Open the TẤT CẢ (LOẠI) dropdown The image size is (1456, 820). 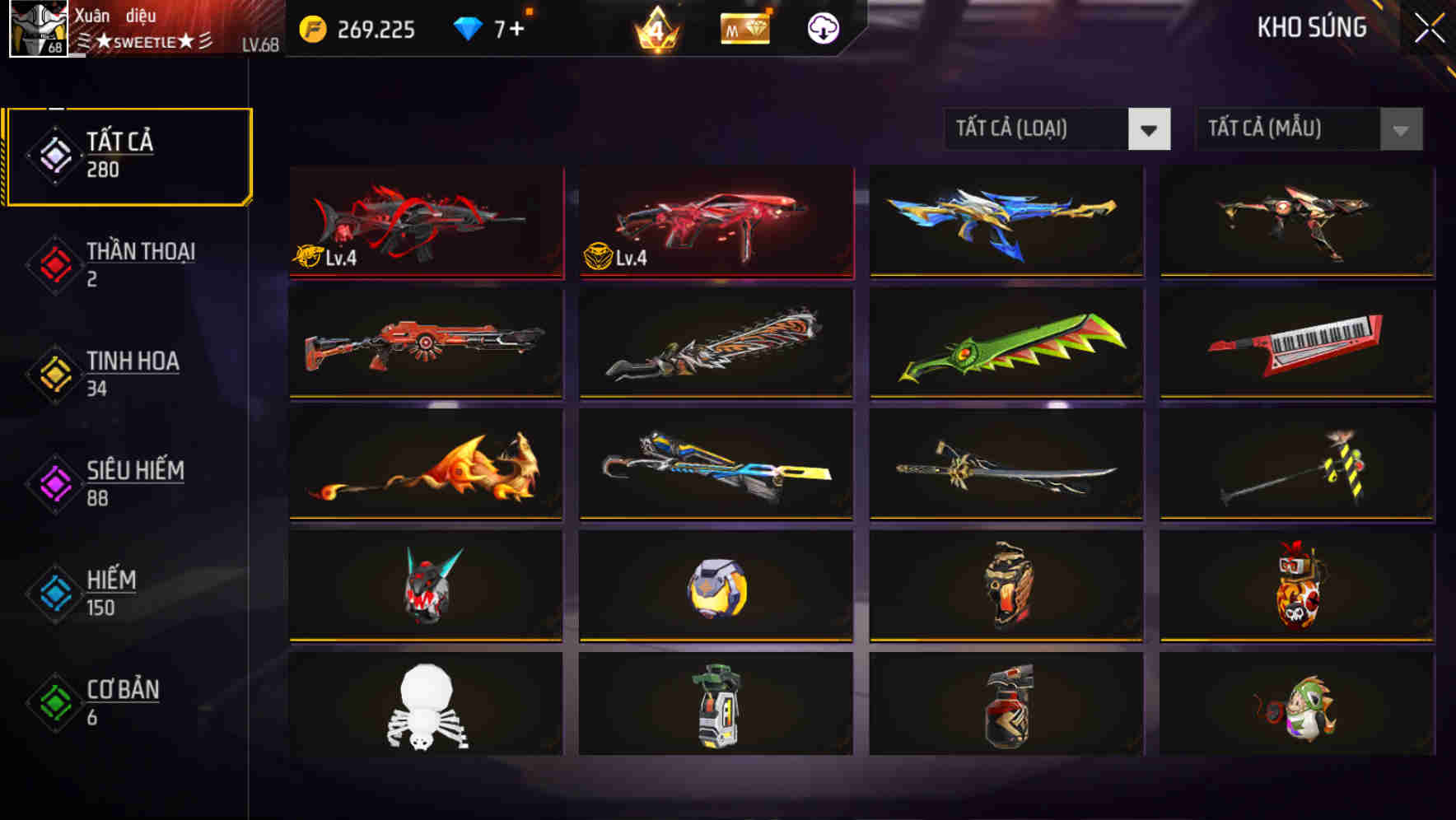pos(1058,129)
